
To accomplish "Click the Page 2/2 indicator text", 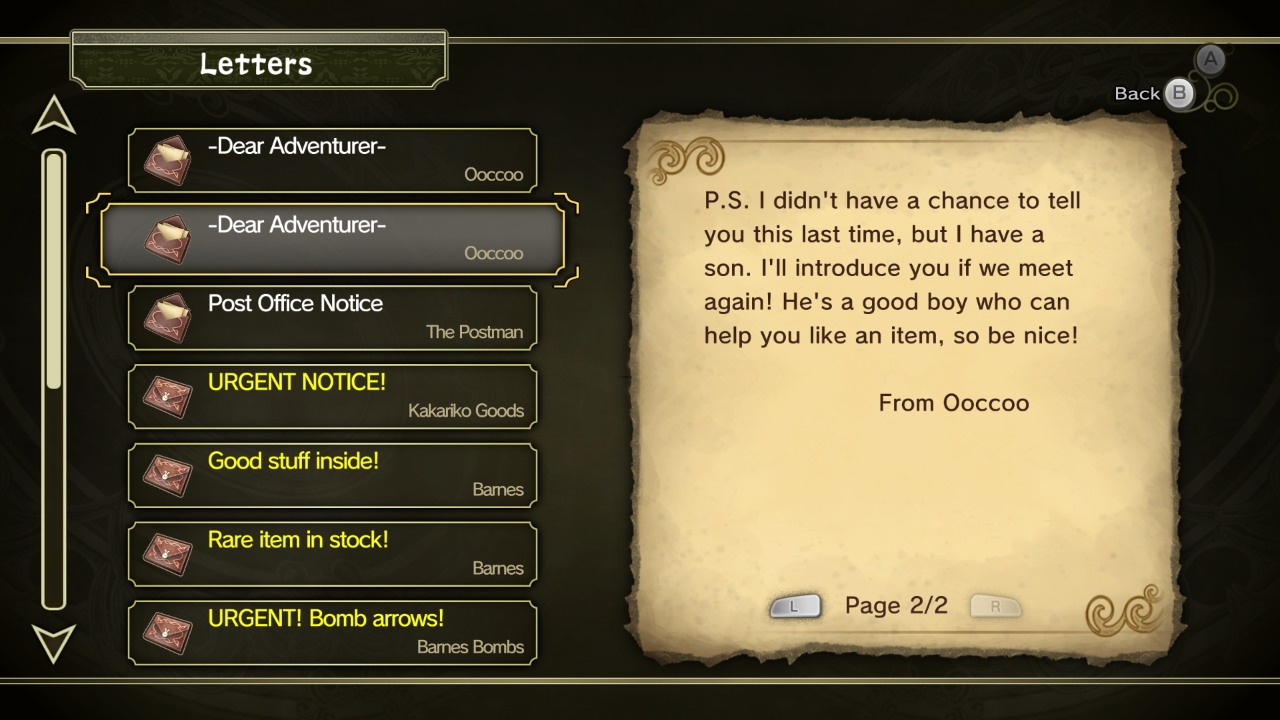I will pos(895,605).
